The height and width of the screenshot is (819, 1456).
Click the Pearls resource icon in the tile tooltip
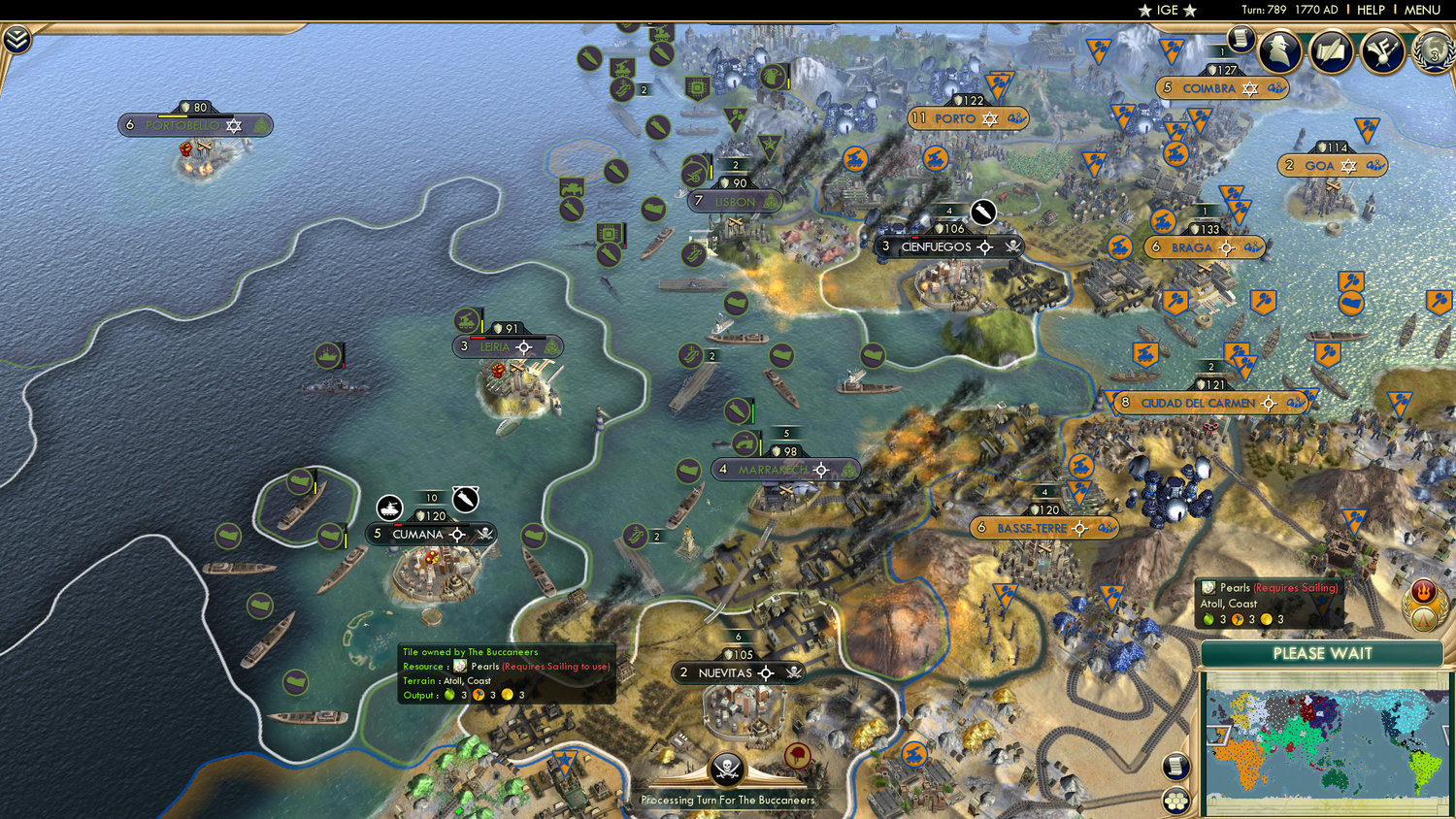point(1208,588)
